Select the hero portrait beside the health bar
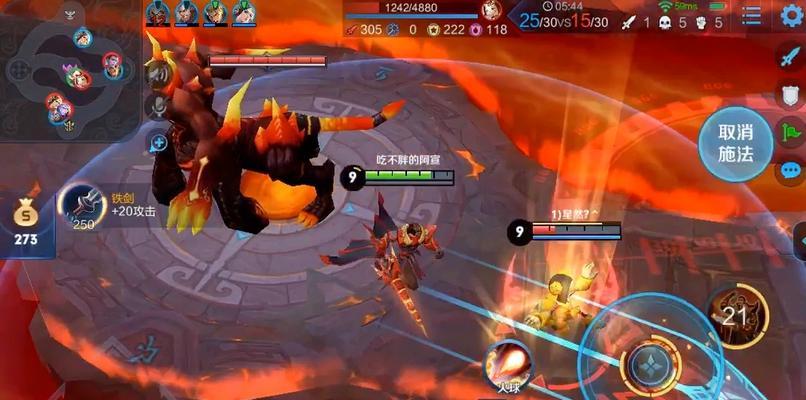The image size is (806, 400). 490,11
